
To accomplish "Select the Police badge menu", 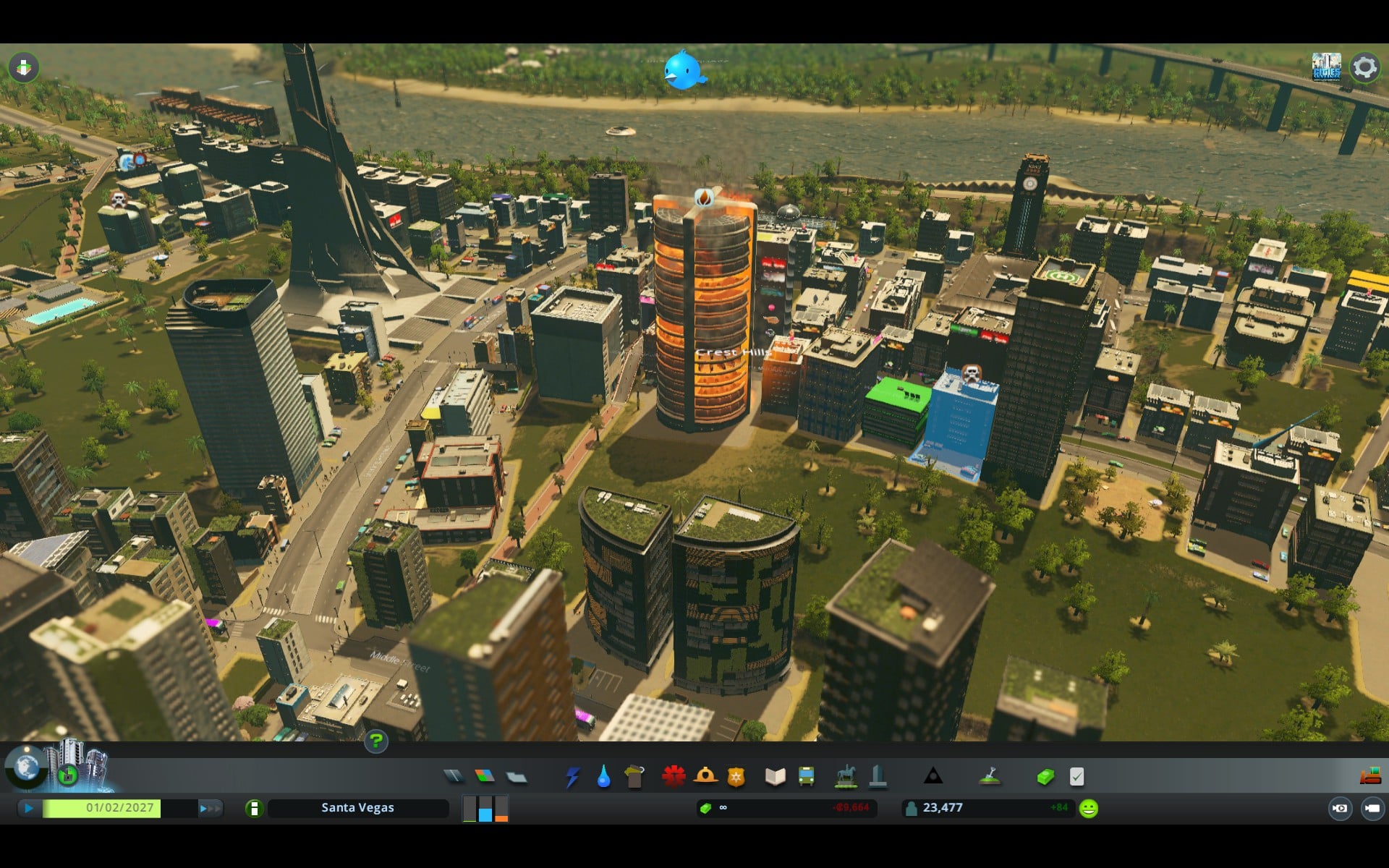I will click(736, 777).
